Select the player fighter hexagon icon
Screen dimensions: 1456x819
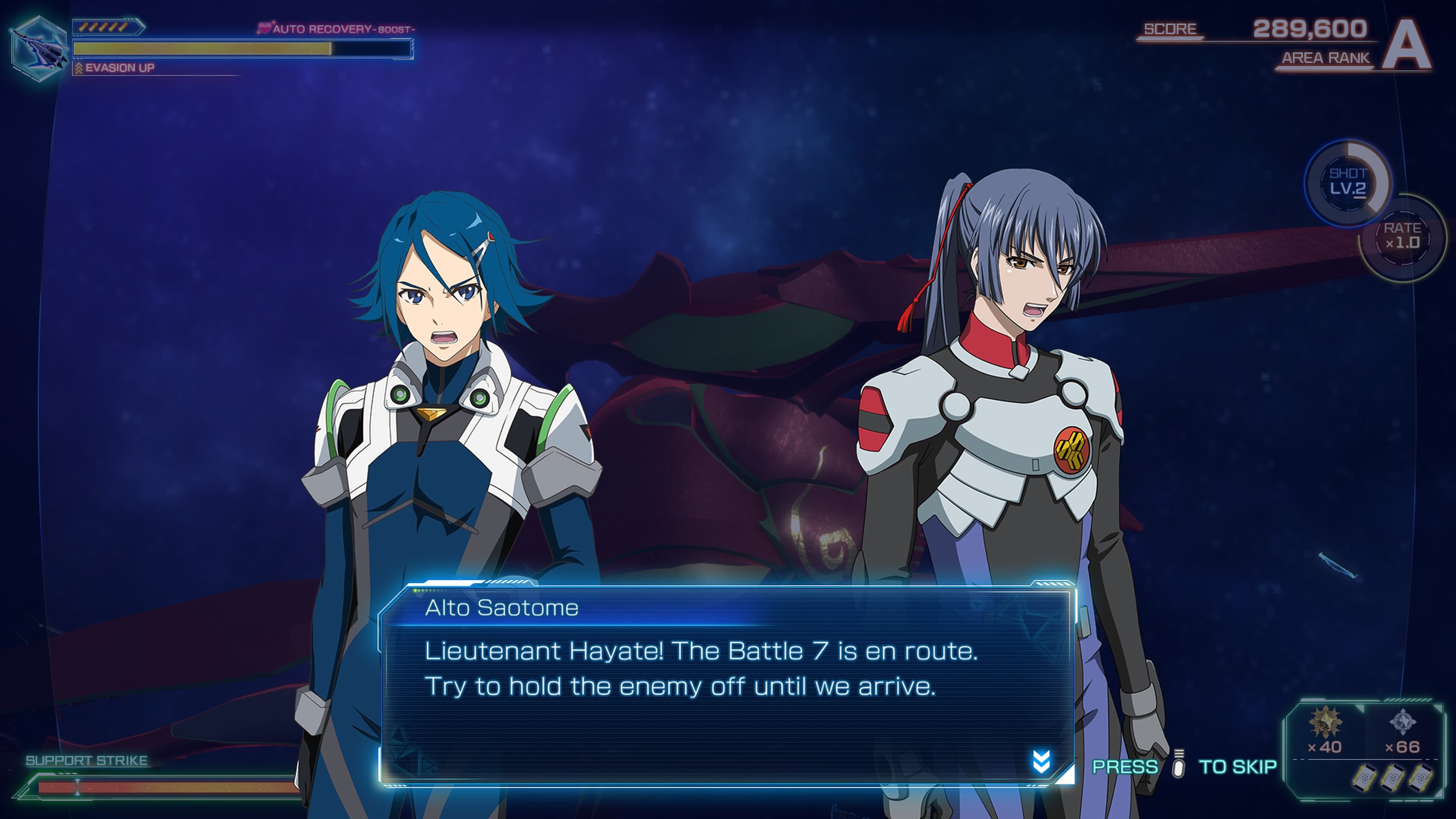(x=38, y=49)
